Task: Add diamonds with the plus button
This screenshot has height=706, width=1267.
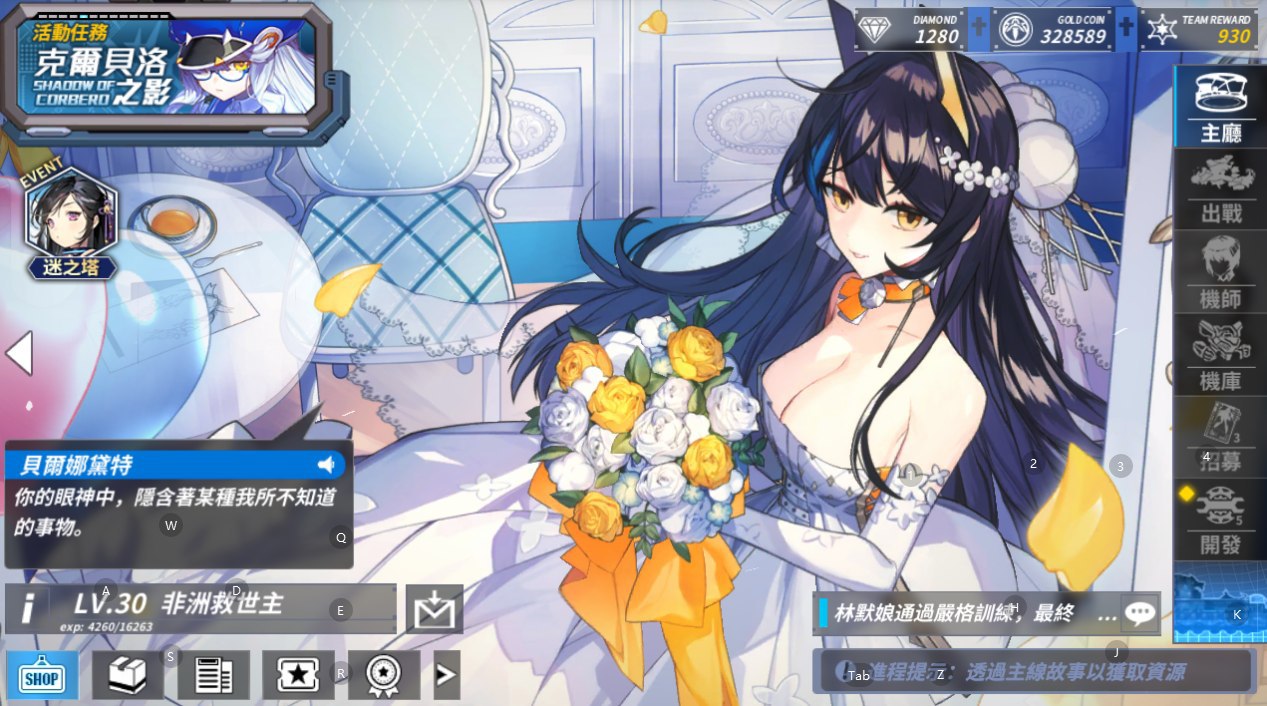Action: pyautogui.click(x=979, y=30)
